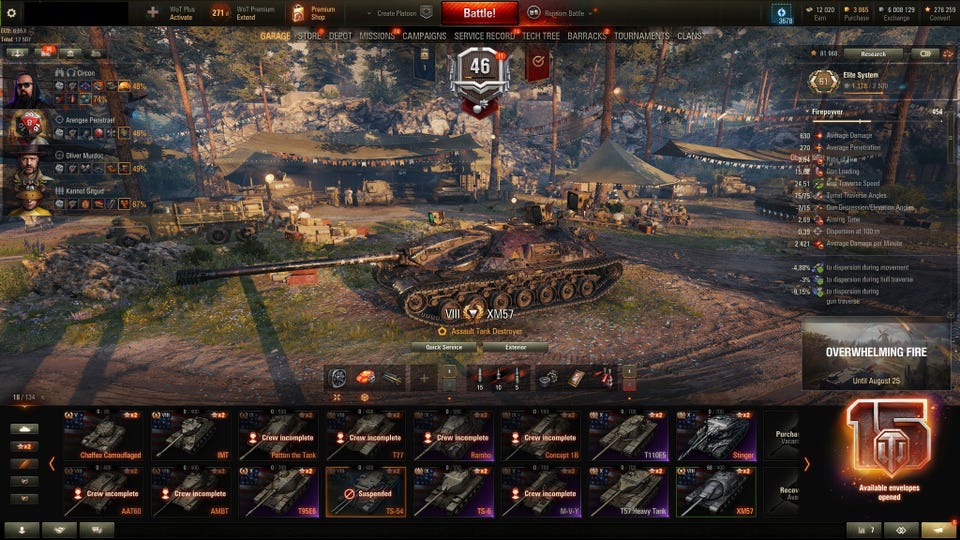Go to the Campaigns tab
This screenshot has width=960, height=540.
pos(425,36)
